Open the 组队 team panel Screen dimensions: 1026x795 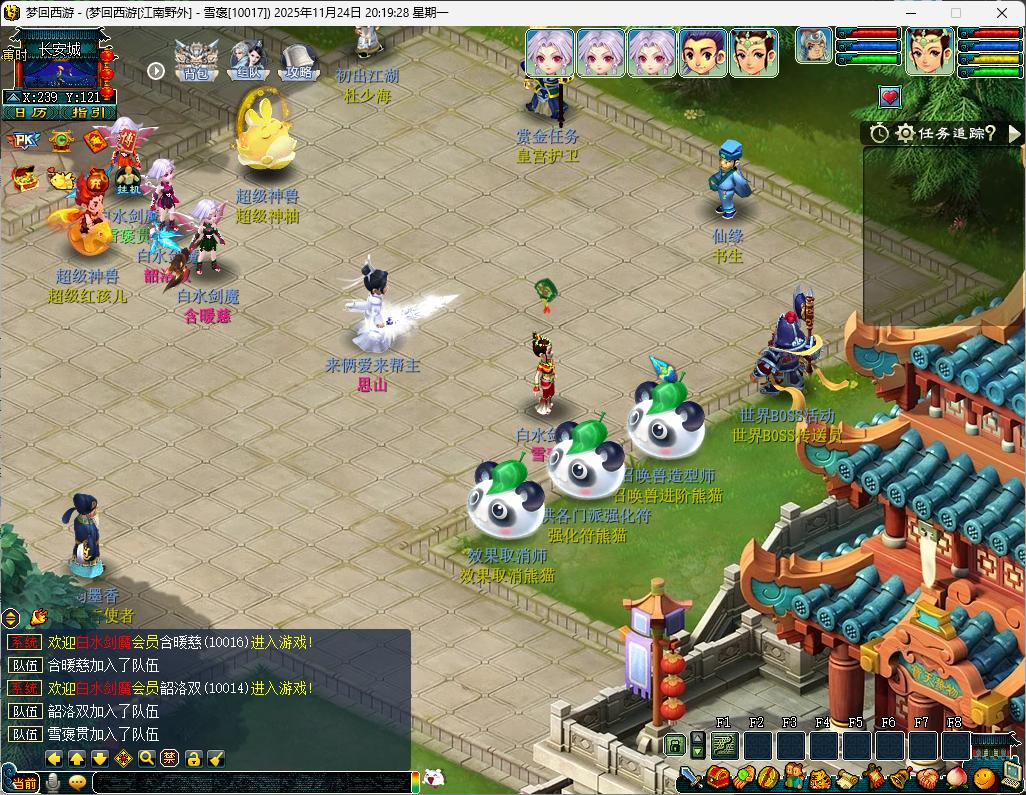pos(247,60)
